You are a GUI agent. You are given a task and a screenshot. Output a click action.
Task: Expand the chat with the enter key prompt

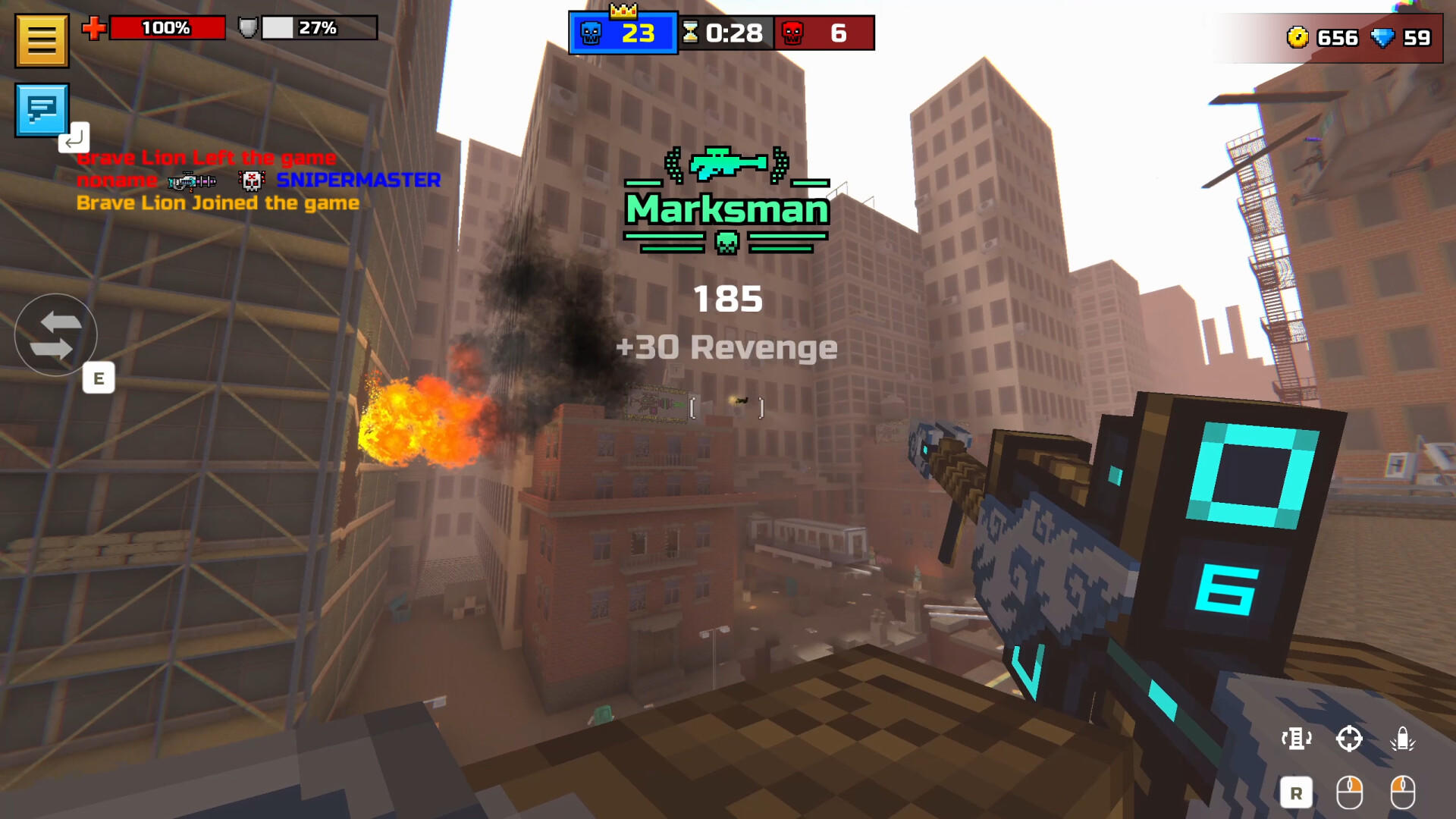point(75,139)
